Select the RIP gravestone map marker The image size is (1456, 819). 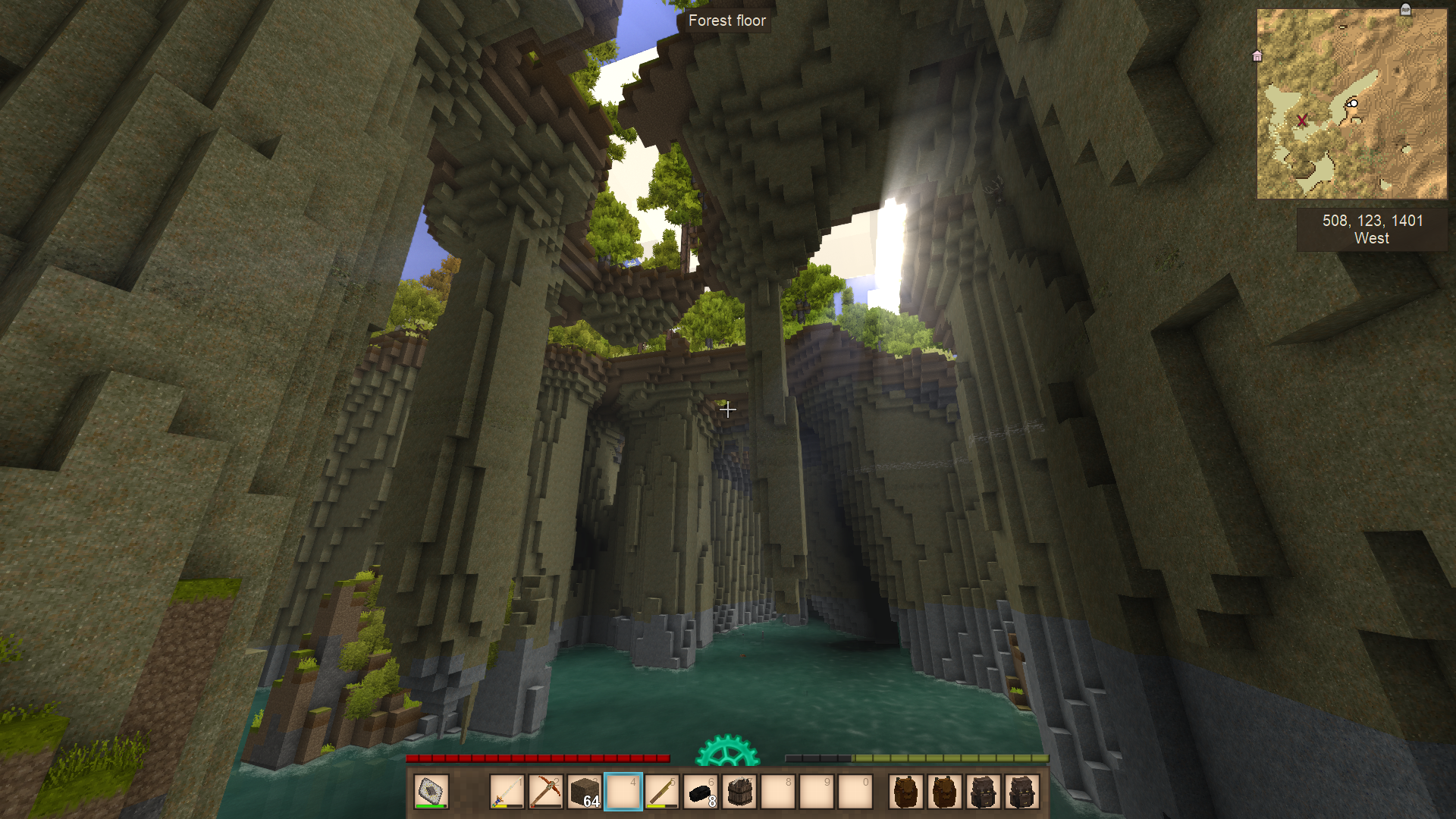[1405, 10]
